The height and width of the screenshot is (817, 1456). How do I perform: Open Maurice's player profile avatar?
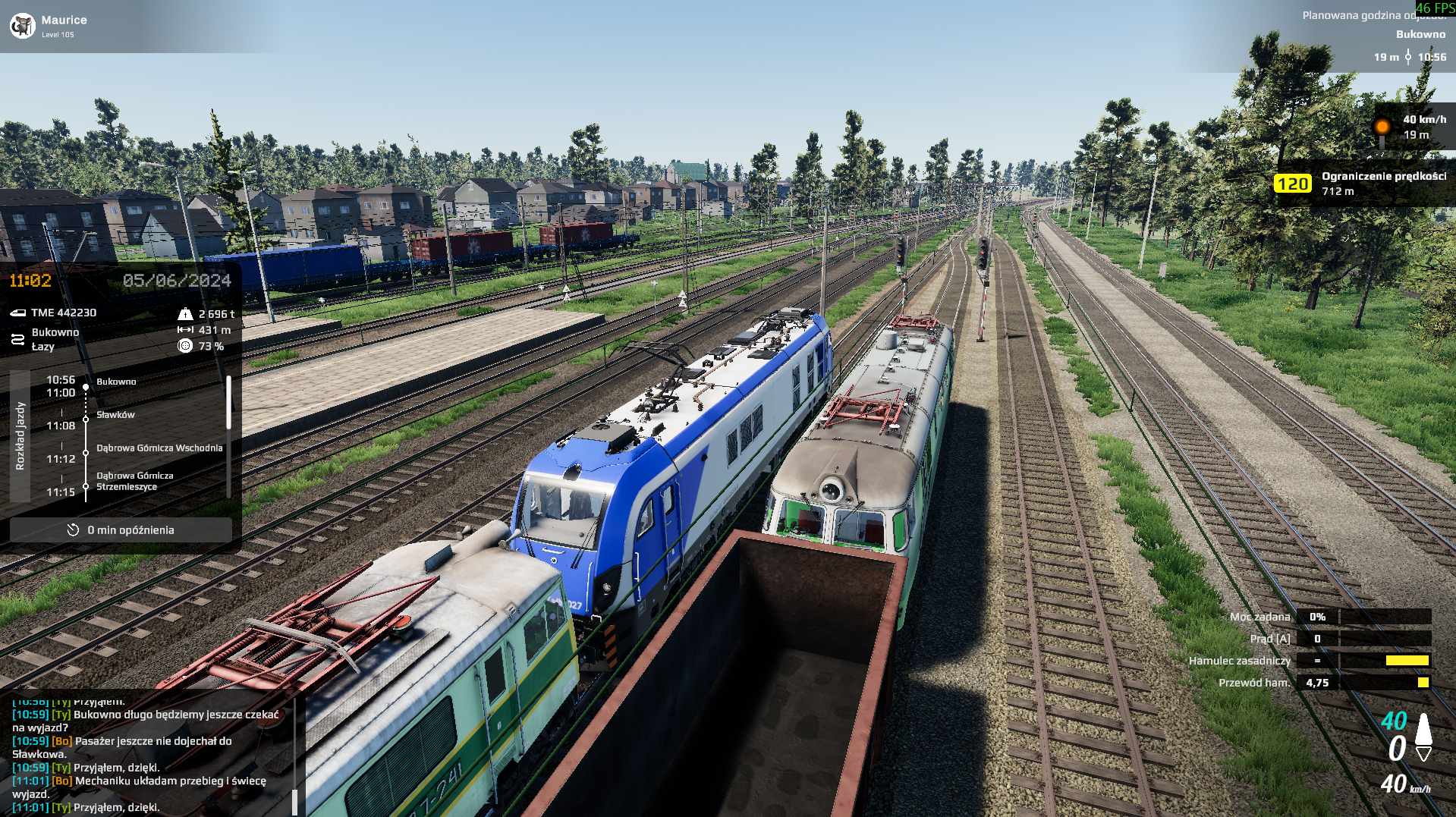click(22, 26)
